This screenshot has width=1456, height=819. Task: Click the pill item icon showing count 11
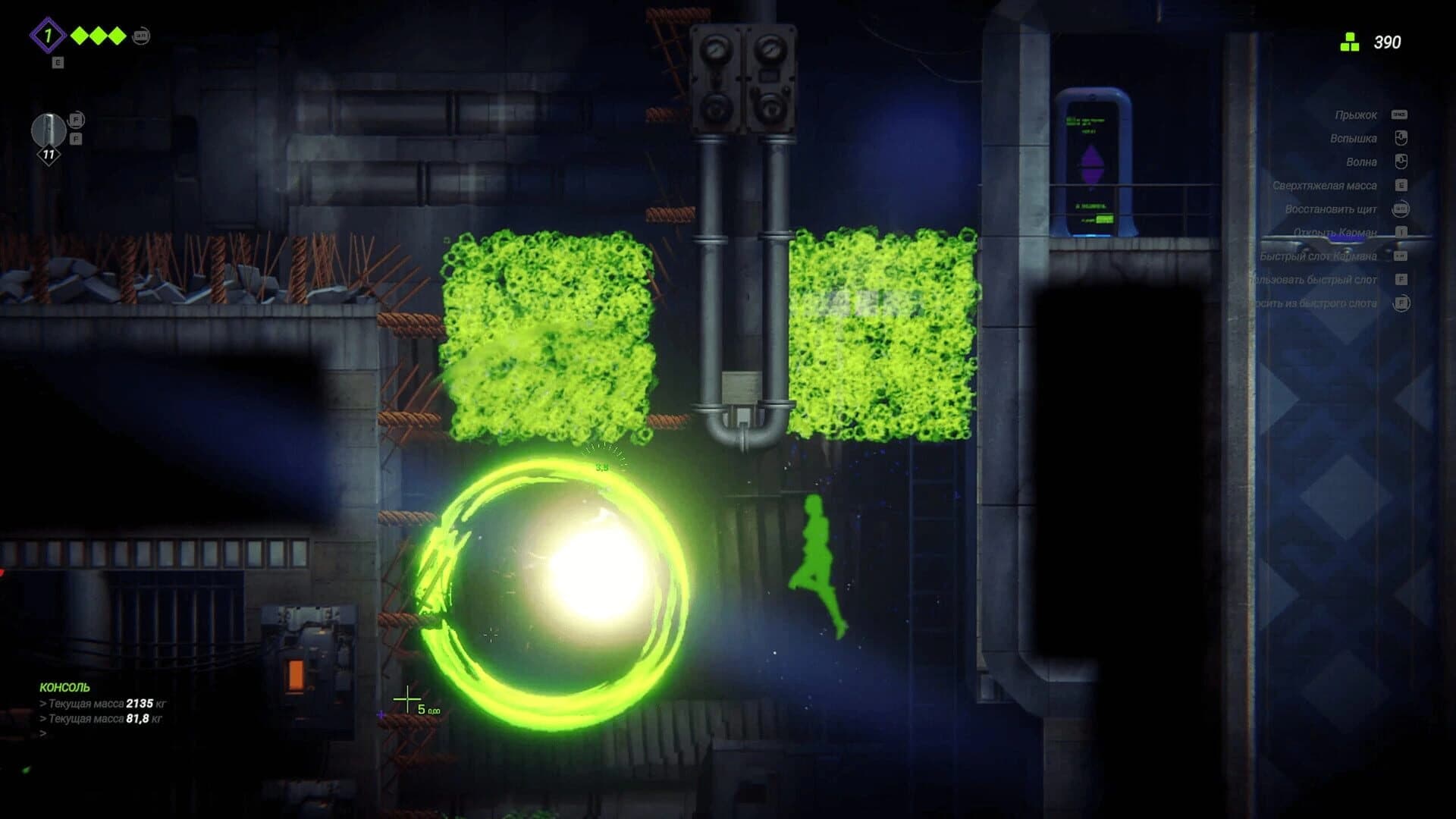49,130
